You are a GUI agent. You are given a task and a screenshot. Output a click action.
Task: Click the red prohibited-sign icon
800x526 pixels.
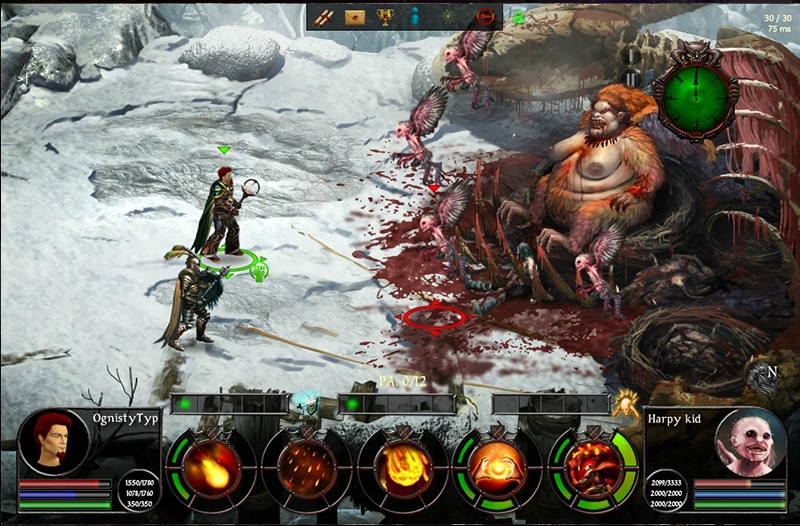click(486, 16)
